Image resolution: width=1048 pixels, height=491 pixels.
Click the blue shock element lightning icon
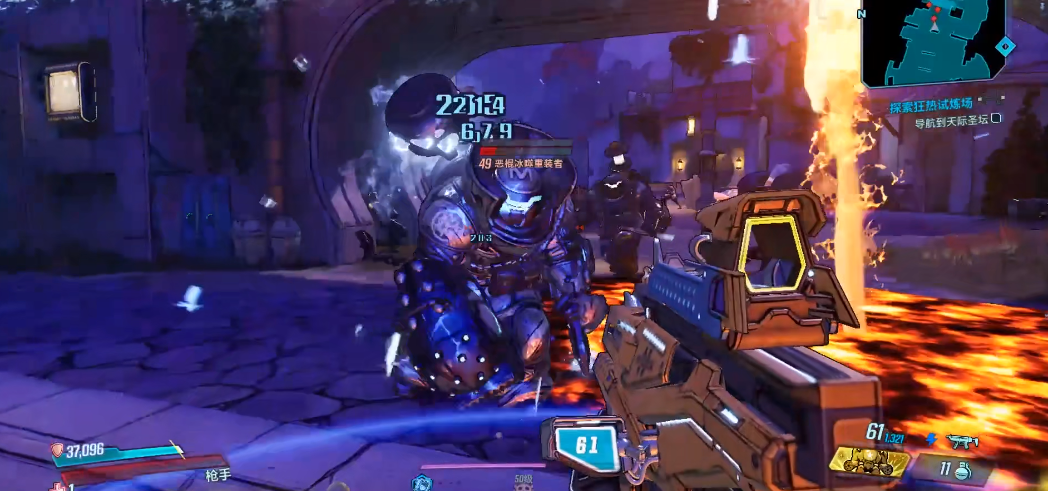coord(932,438)
